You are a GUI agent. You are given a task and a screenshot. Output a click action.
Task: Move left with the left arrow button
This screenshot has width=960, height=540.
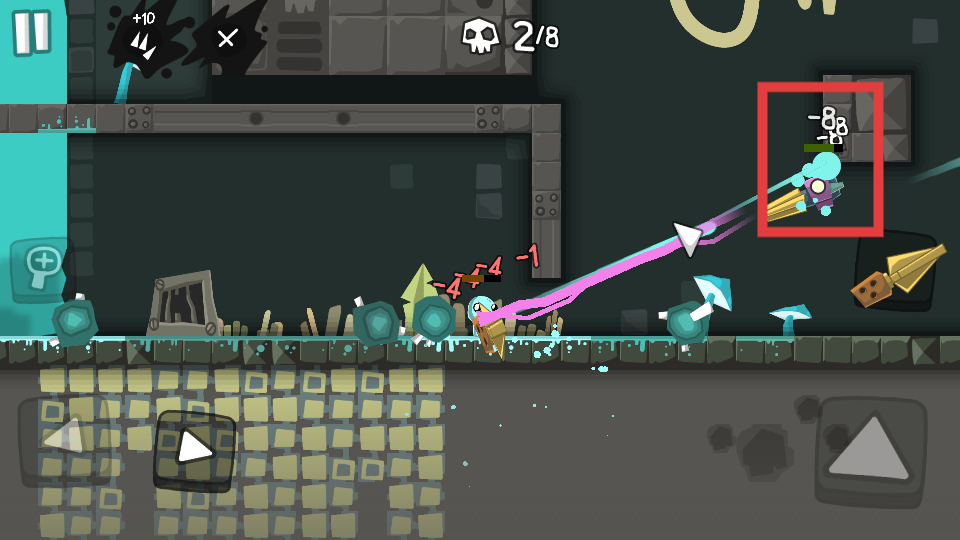(60, 437)
